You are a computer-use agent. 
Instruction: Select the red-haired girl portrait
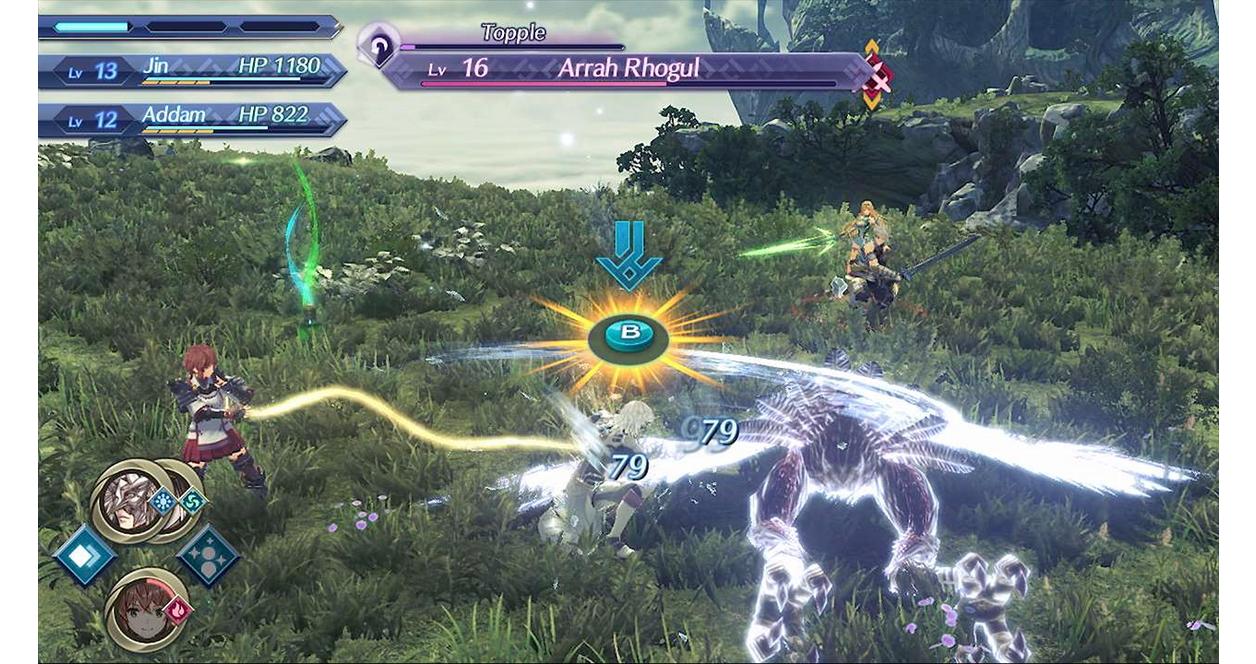click(142, 610)
